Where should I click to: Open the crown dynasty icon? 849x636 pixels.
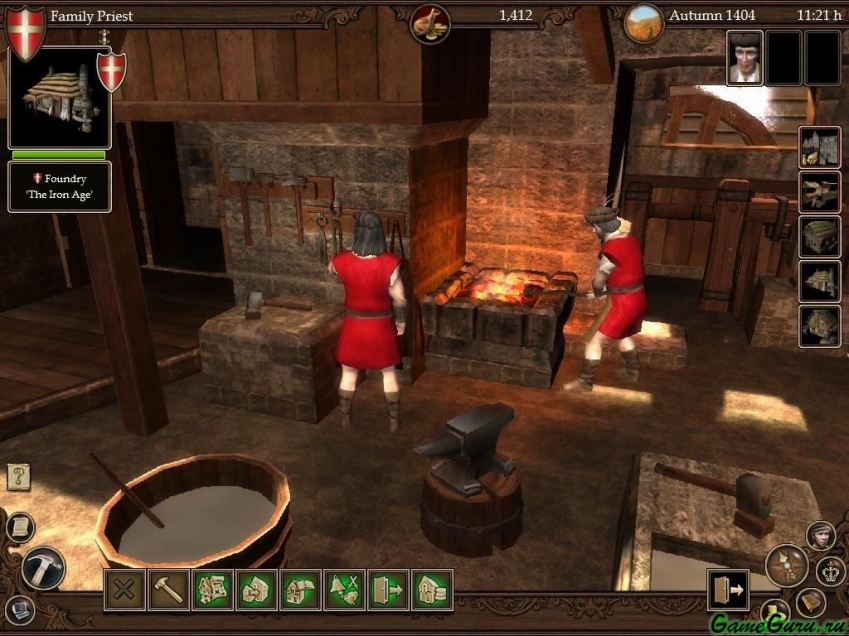830,571
